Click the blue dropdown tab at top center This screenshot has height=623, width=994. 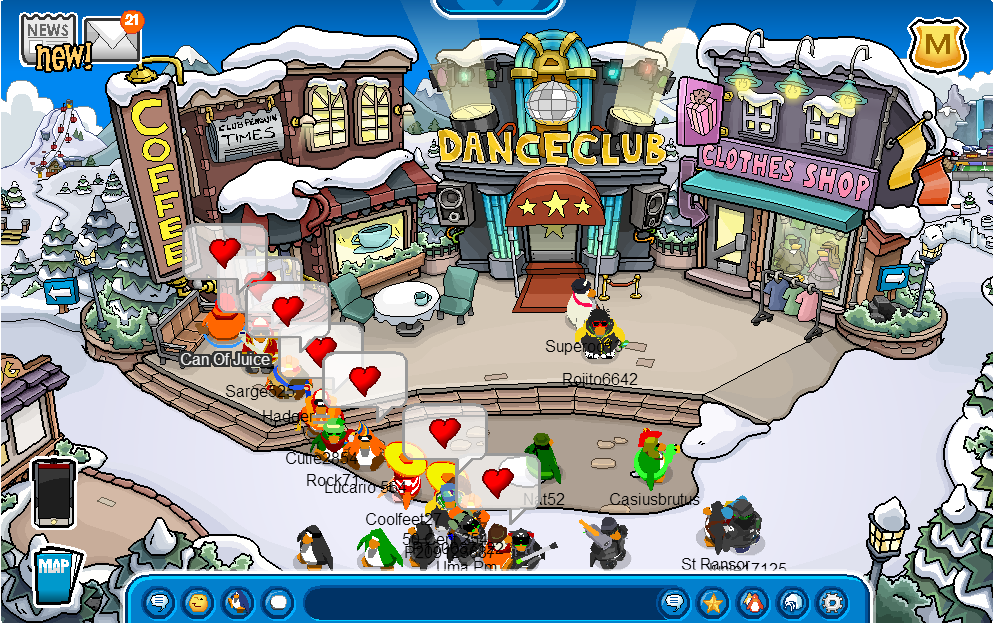[498, 6]
